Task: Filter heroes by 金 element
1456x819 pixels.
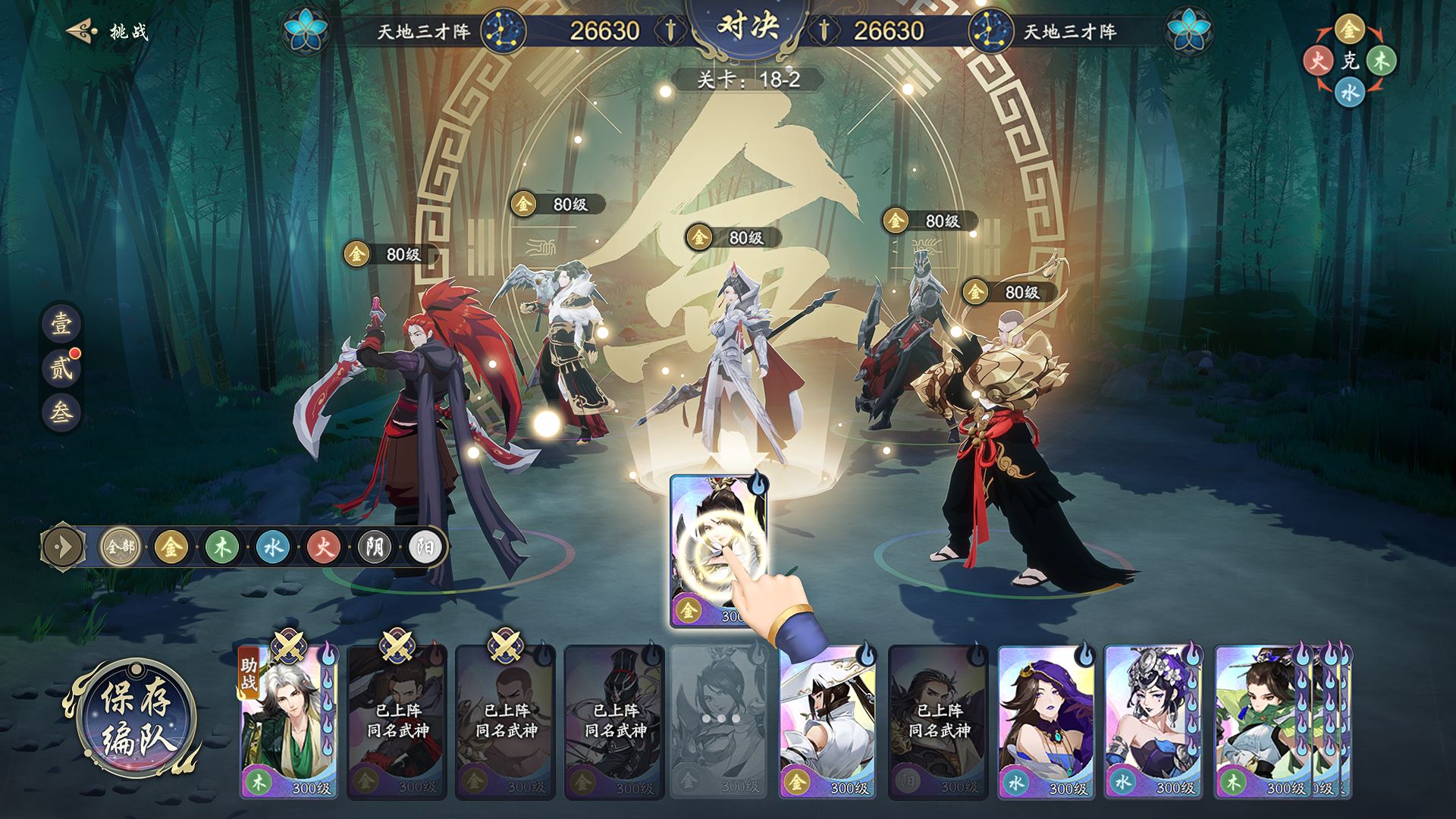Action: coord(171,547)
